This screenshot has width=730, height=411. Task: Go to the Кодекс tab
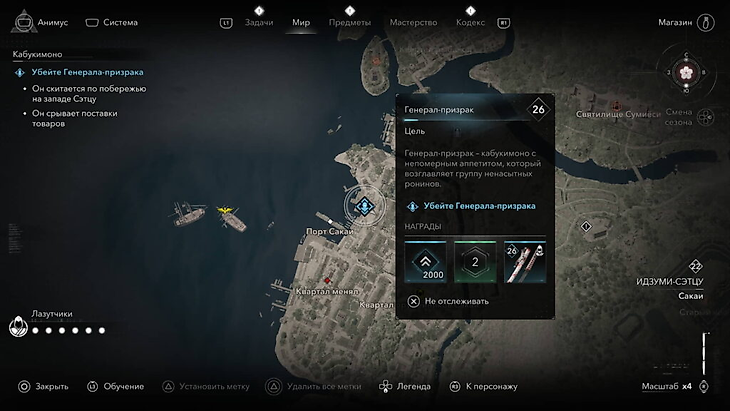point(469,22)
